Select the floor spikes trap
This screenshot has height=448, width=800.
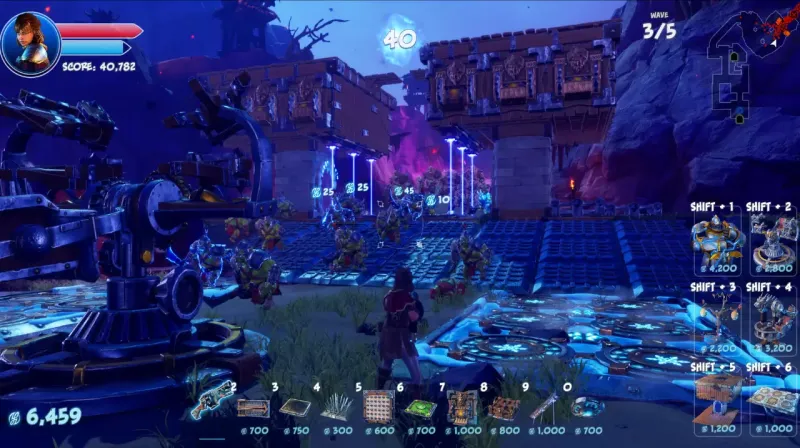(336, 407)
